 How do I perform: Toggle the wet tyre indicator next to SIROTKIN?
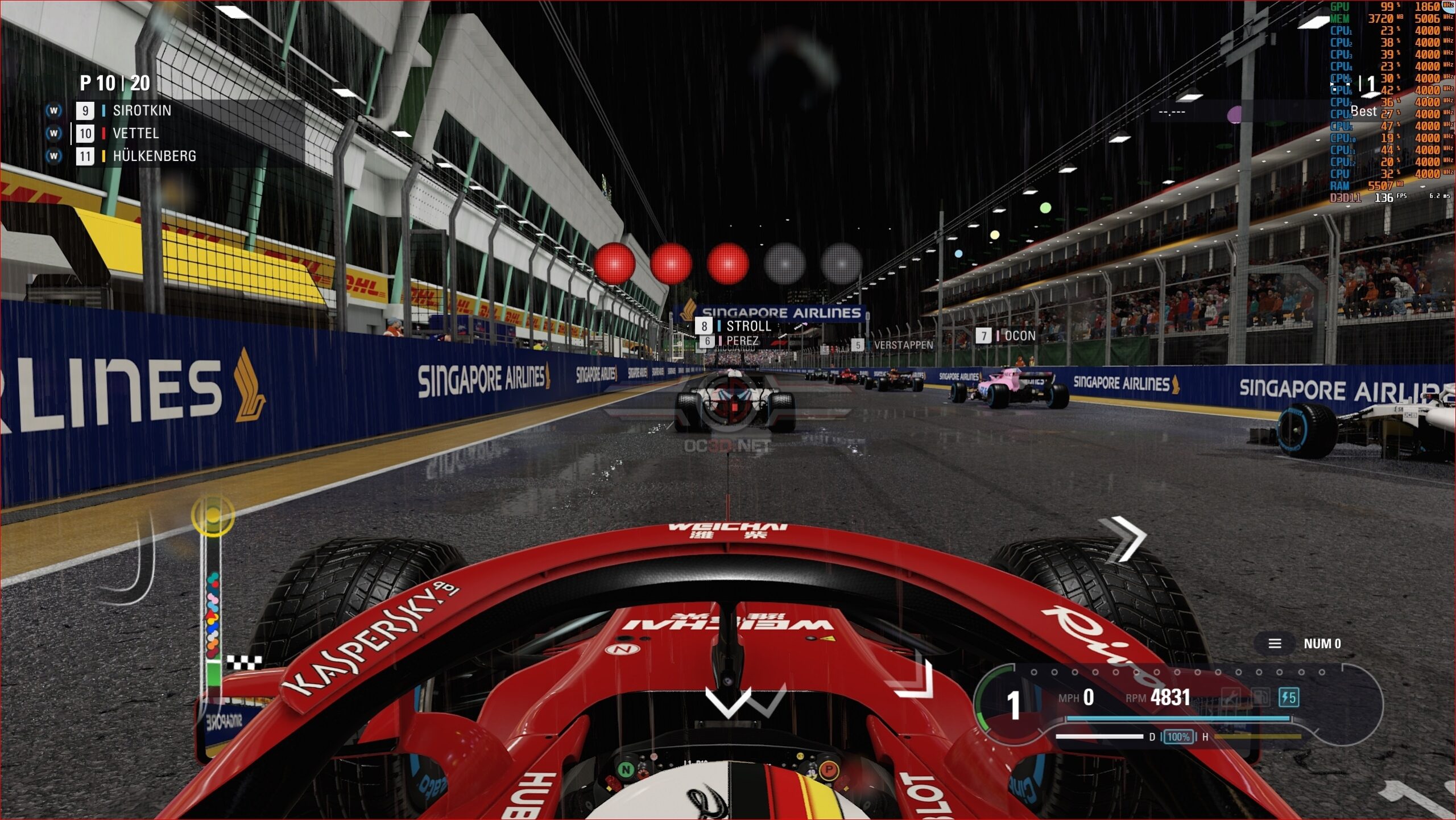click(x=53, y=110)
